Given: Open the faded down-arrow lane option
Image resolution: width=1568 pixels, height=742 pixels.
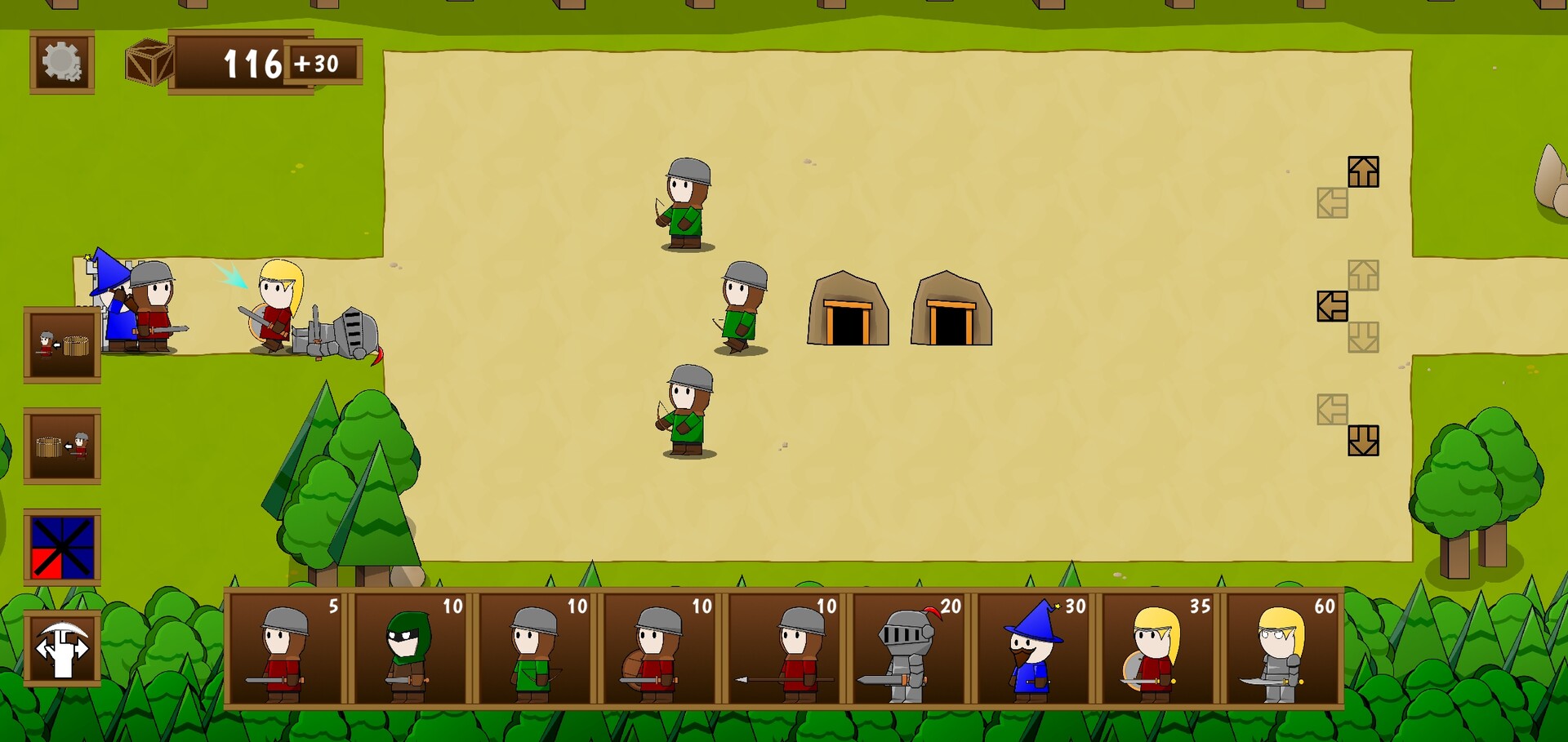Looking at the screenshot, I should [1362, 336].
